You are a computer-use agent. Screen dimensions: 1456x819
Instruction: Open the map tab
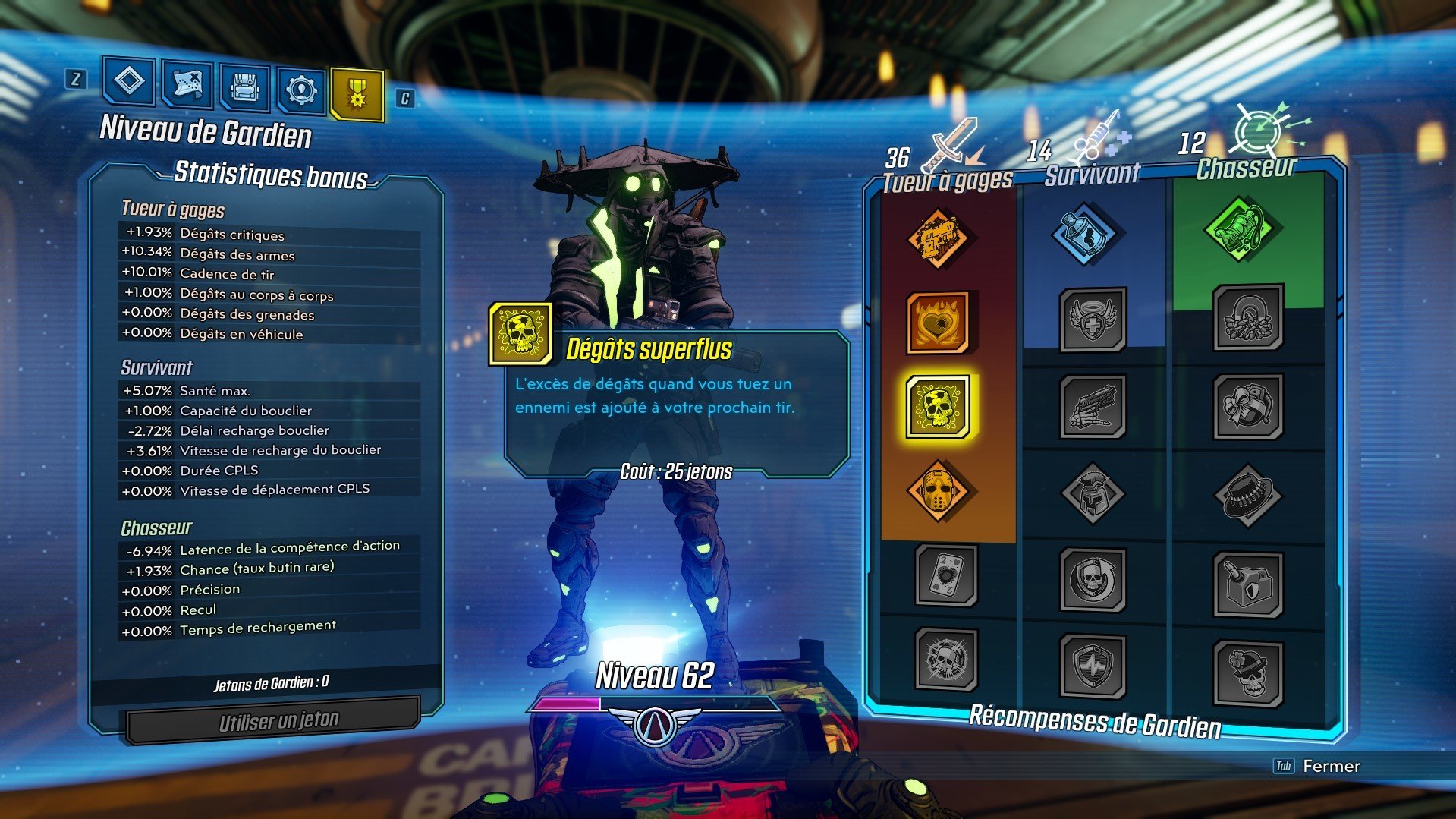coord(188,87)
